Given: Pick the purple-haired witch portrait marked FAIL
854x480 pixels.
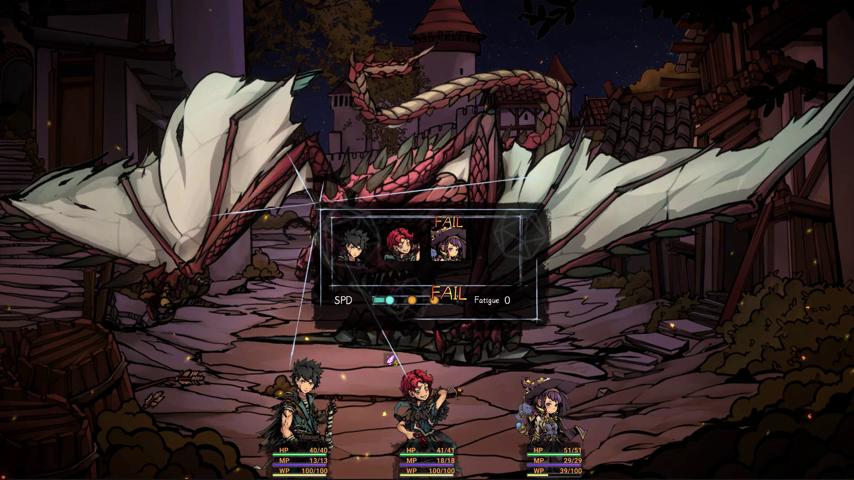Looking at the screenshot, I should (x=448, y=243).
